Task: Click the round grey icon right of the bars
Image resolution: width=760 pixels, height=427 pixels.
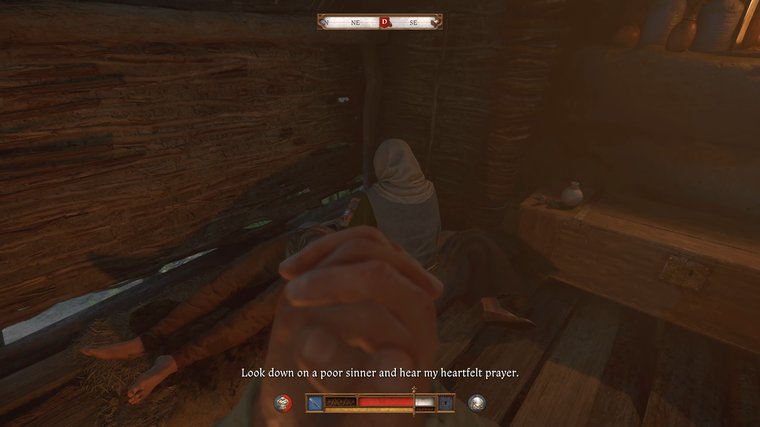Action: [477, 403]
